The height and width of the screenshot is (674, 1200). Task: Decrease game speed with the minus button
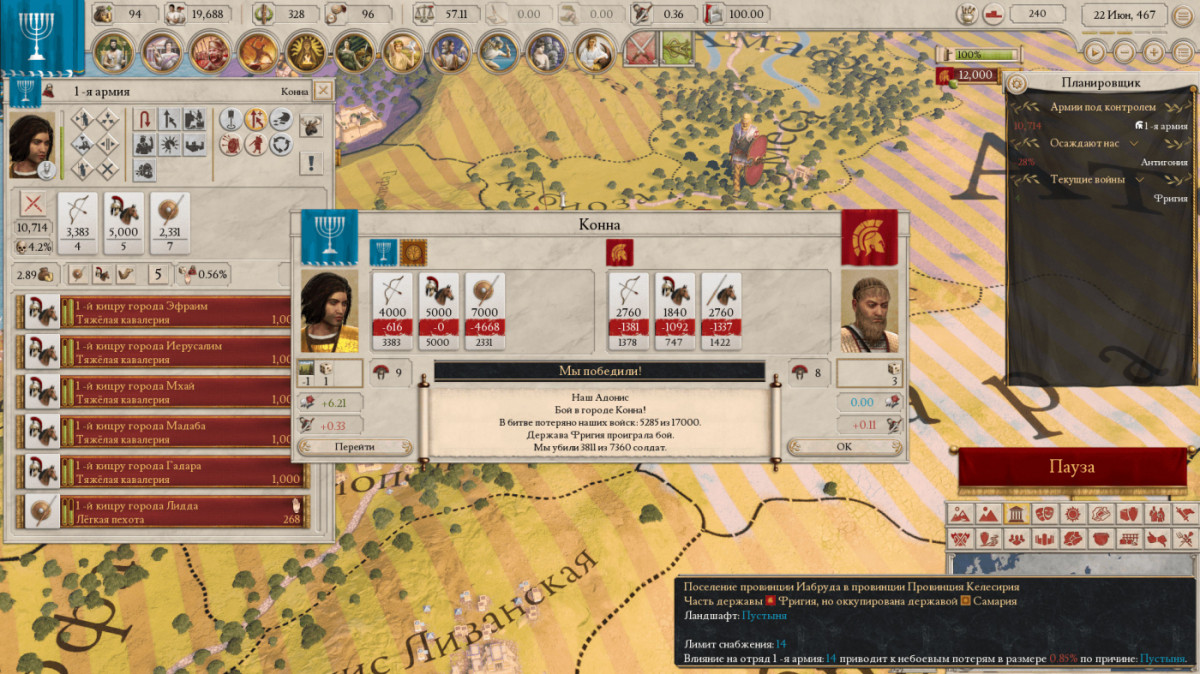coord(1125,51)
